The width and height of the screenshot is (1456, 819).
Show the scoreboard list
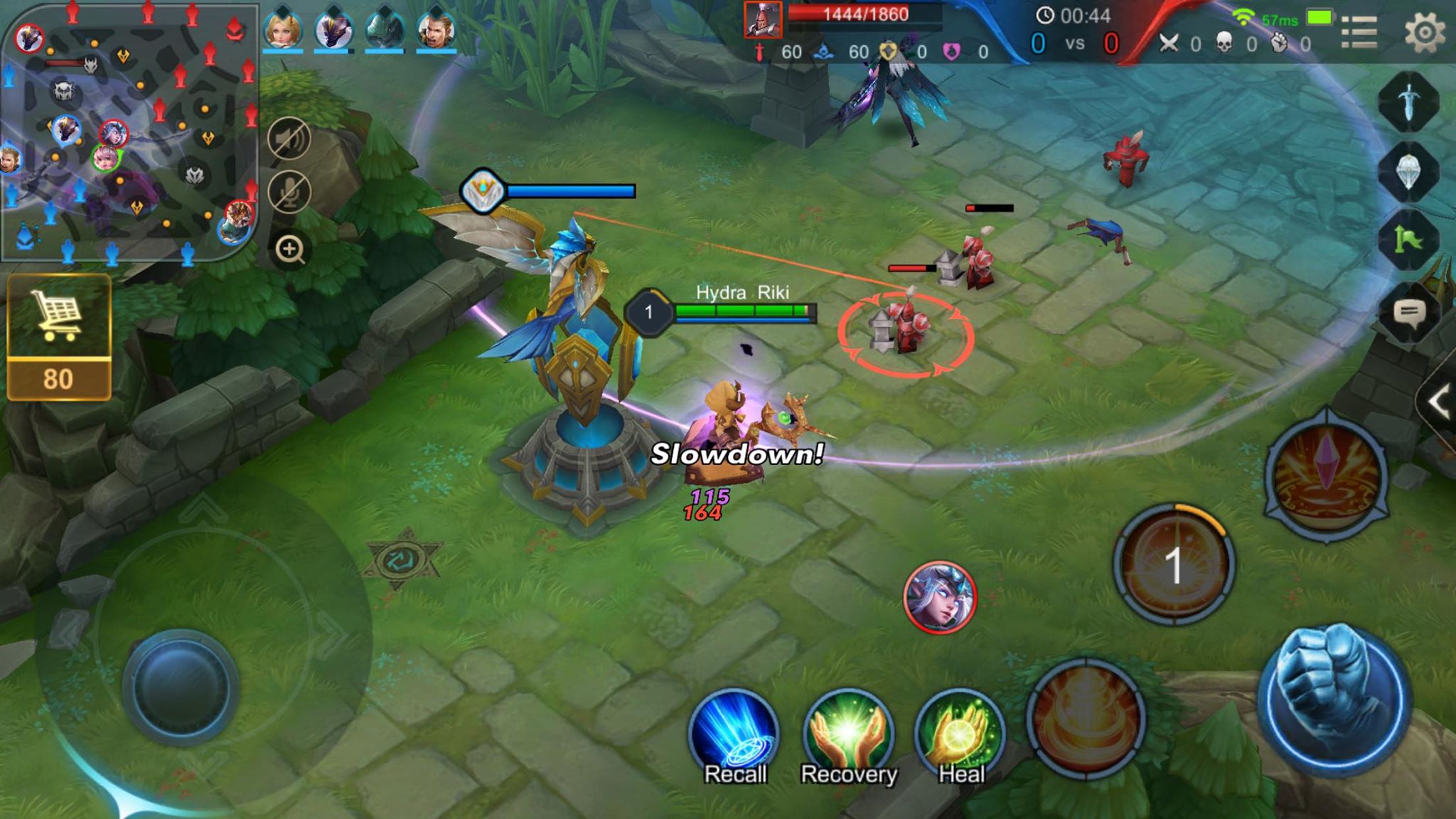coord(1359,32)
